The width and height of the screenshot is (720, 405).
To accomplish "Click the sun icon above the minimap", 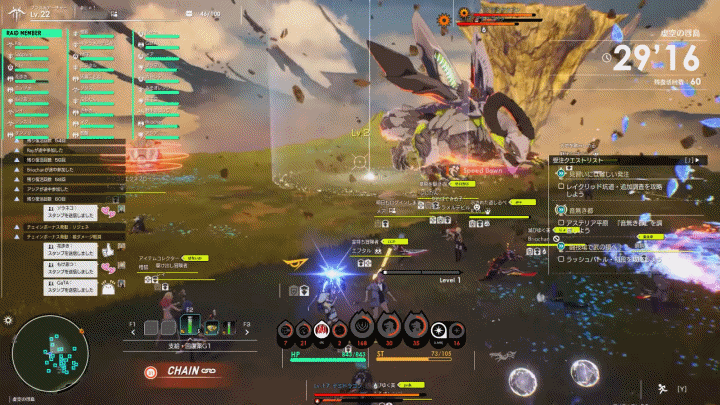I will [8, 320].
